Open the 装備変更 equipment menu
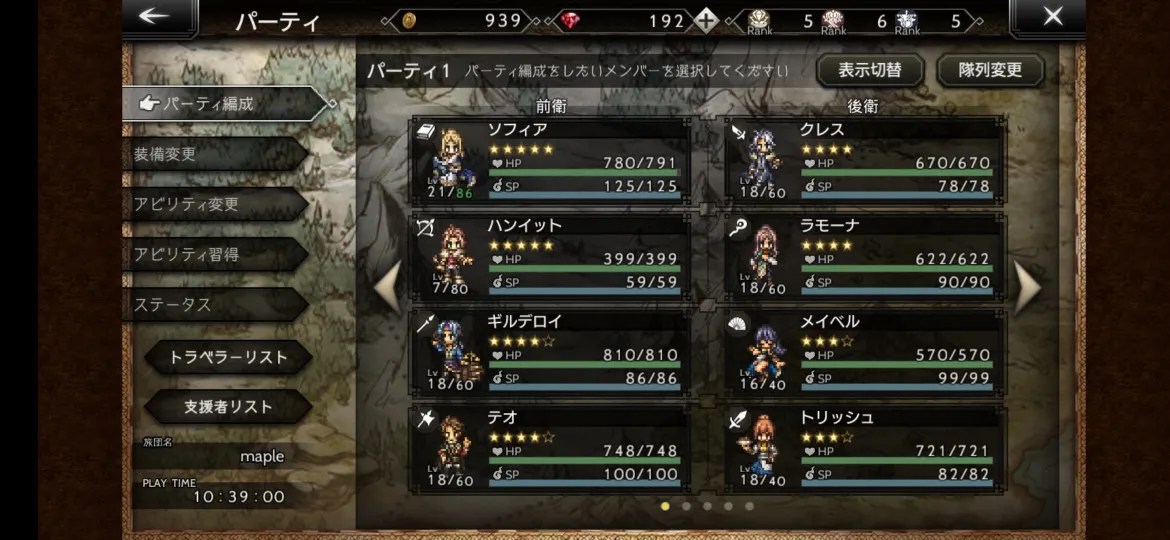1170x540 pixels. click(x=215, y=154)
